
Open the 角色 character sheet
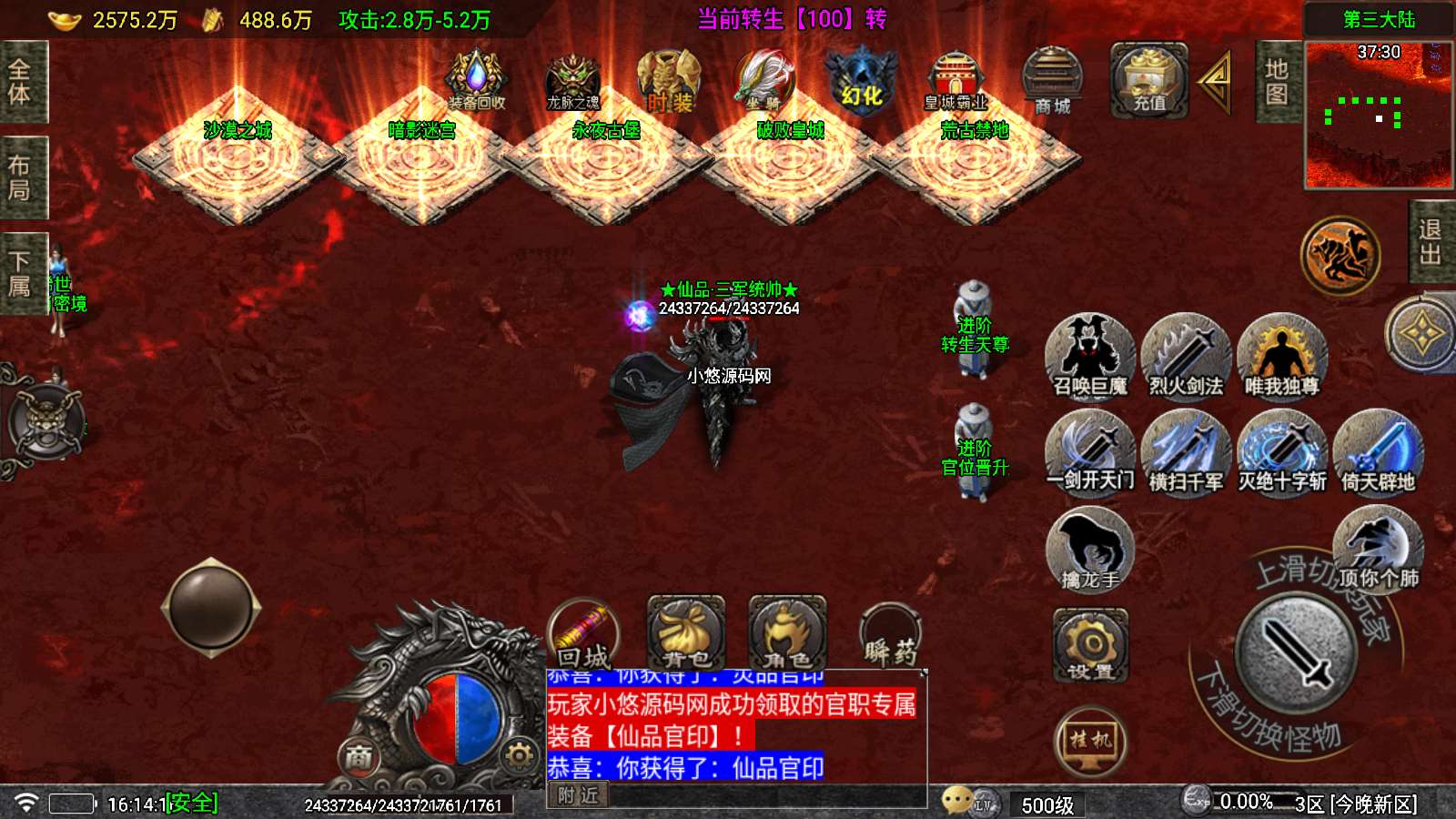(x=787, y=633)
